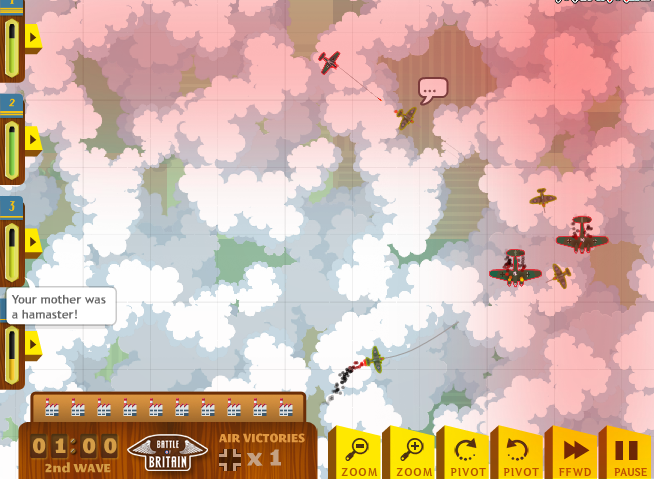Expand squadron 2 panel arrow
Screen dimensions: 654x479
tap(32, 139)
